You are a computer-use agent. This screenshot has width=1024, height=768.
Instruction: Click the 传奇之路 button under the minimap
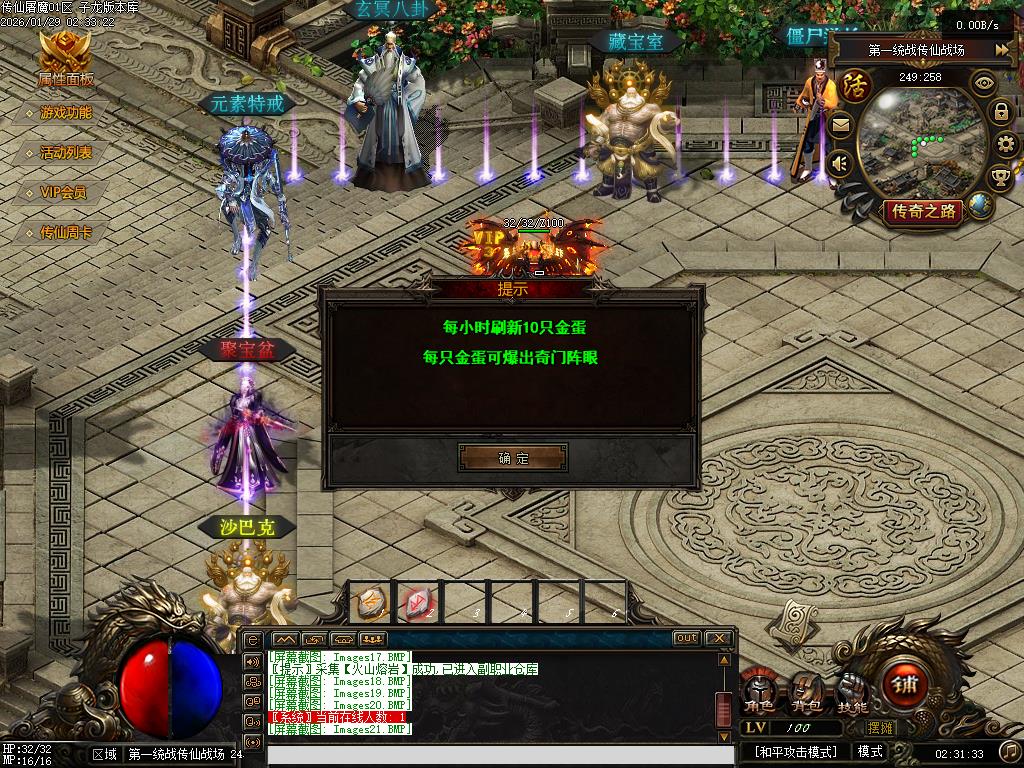[x=922, y=210]
